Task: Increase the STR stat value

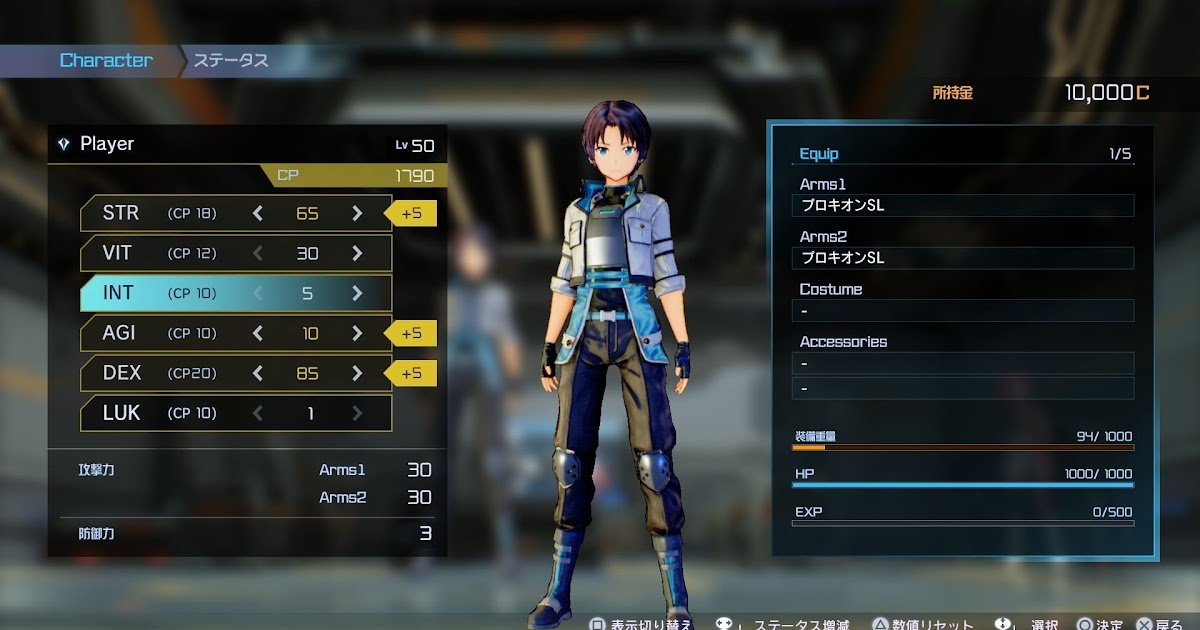Action: (357, 213)
